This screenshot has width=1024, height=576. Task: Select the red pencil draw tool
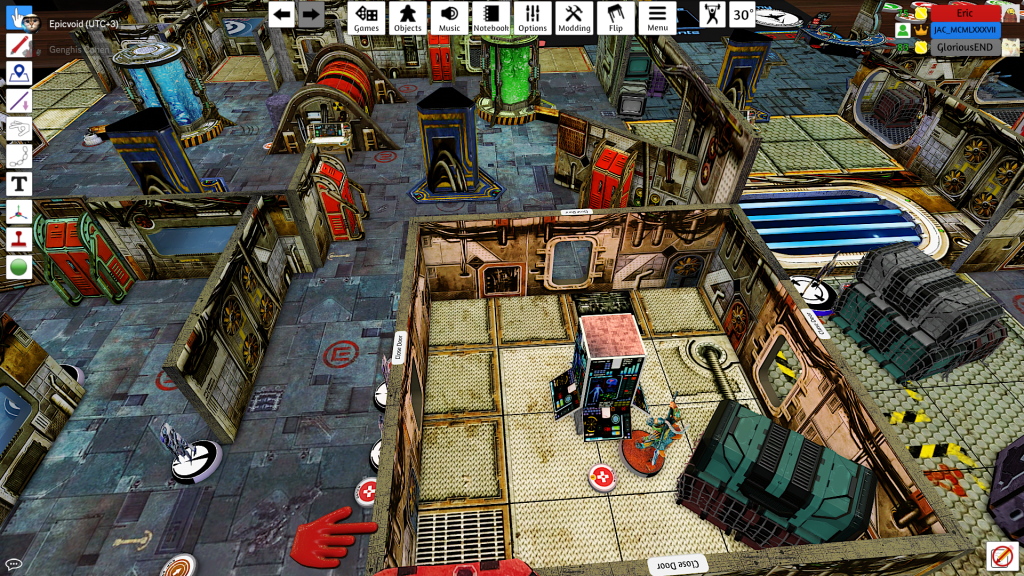19,45
